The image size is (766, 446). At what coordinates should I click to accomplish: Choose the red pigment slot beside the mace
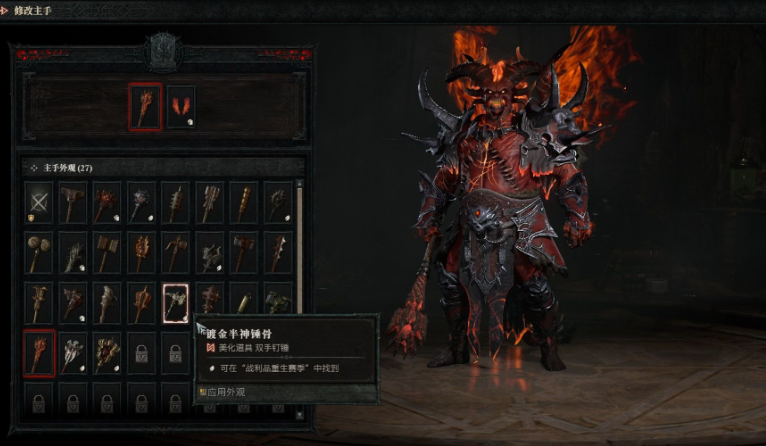tap(181, 106)
